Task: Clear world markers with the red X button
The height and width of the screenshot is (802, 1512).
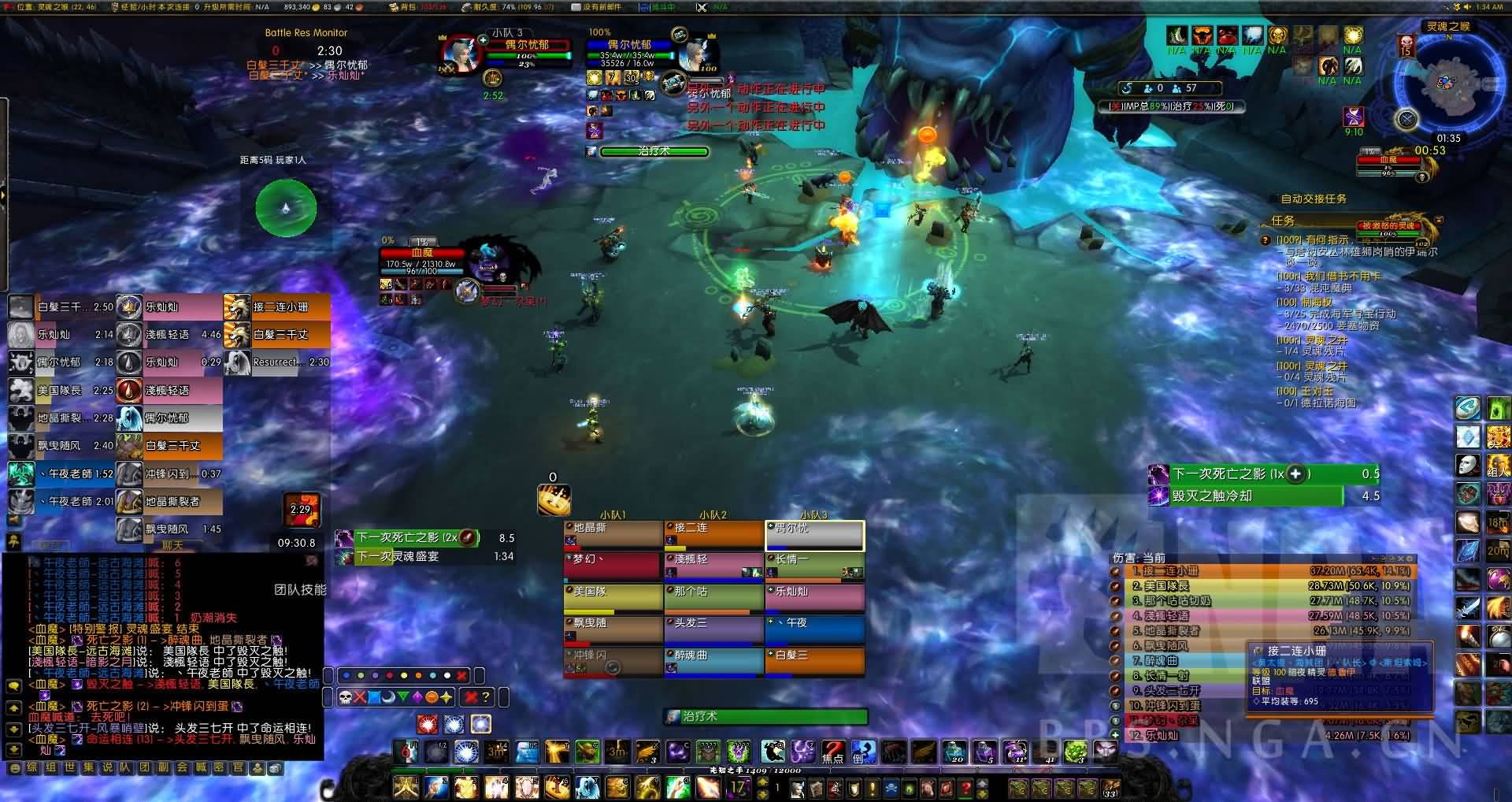Action: [461, 675]
